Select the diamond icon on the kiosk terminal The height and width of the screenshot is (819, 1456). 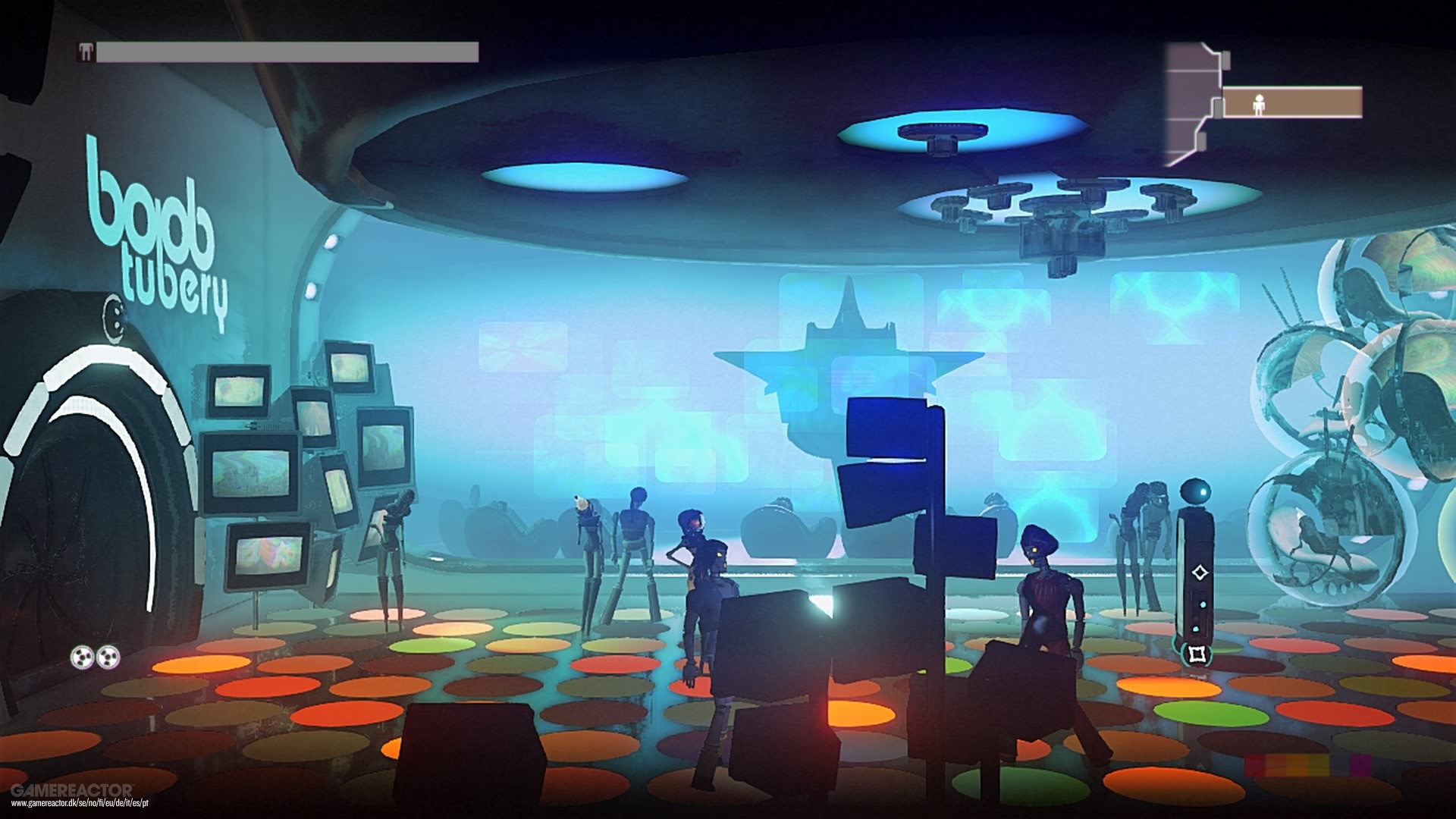(x=1200, y=573)
